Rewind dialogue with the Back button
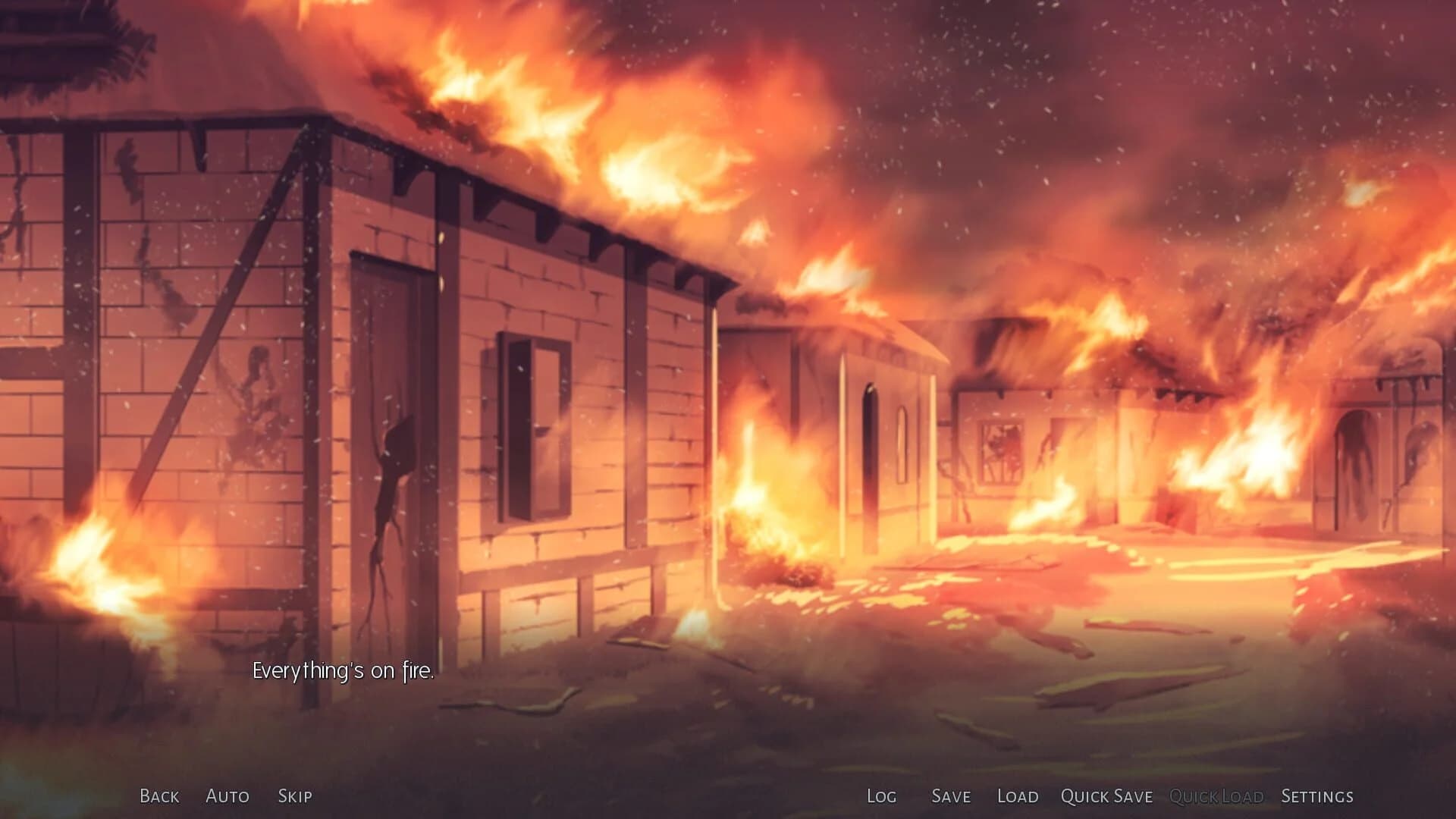This screenshot has height=819, width=1456. click(x=158, y=796)
